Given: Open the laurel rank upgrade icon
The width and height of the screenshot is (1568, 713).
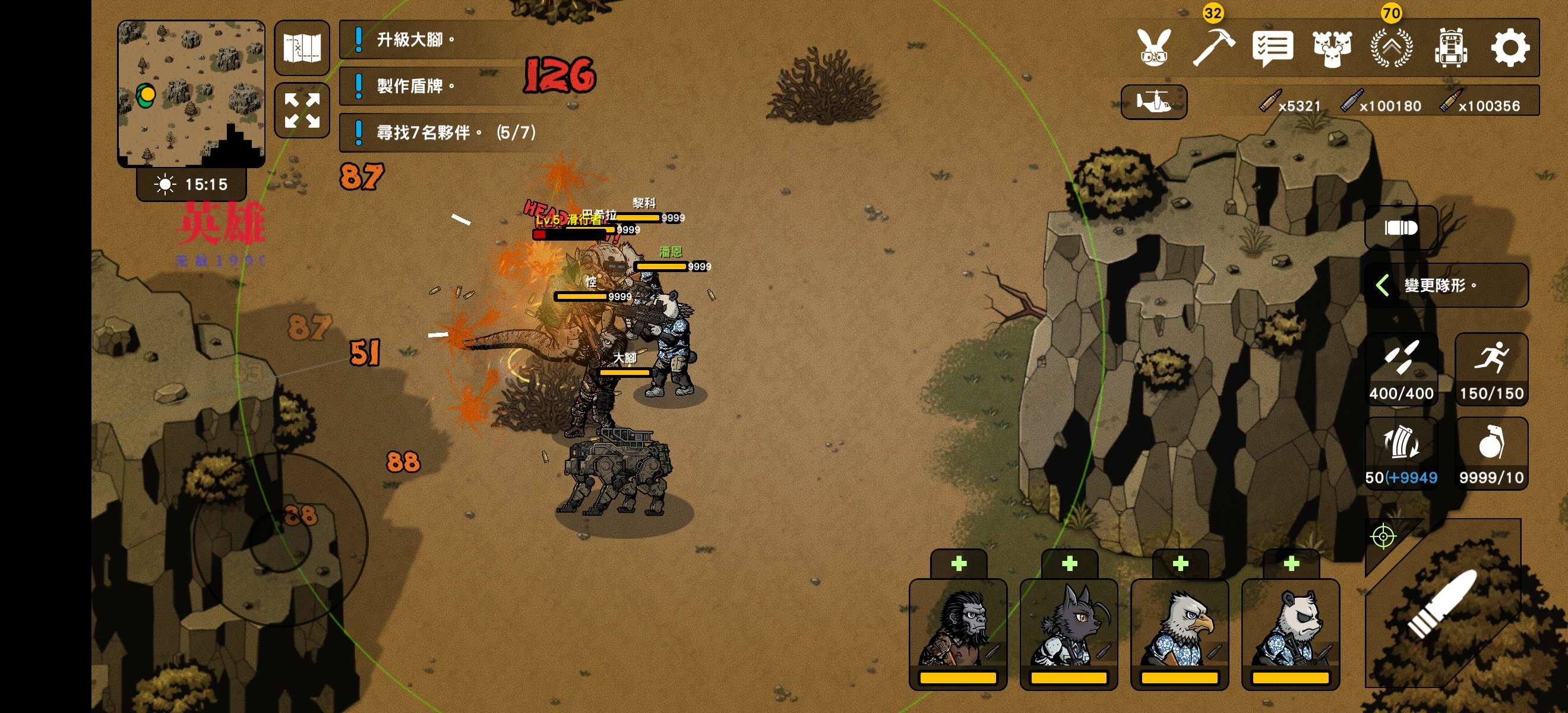Looking at the screenshot, I should (x=1392, y=48).
